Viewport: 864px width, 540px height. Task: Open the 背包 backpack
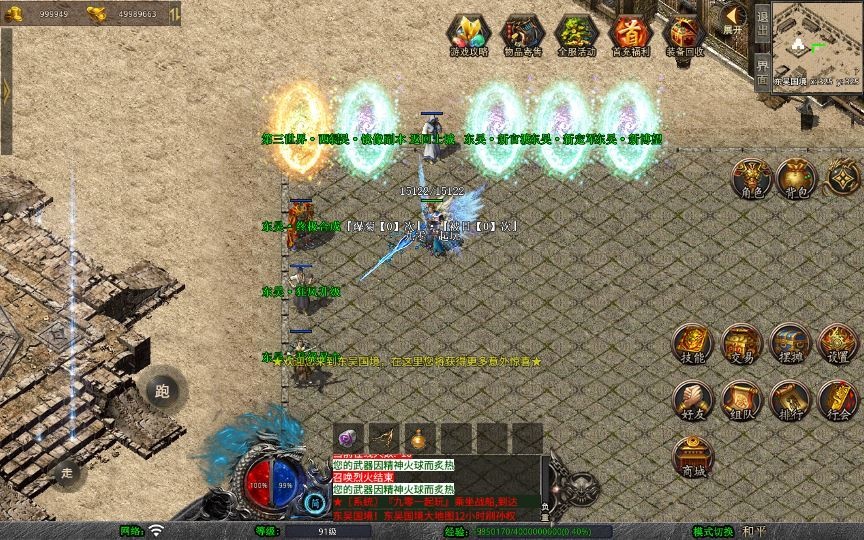pyautogui.click(x=796, y=178)
